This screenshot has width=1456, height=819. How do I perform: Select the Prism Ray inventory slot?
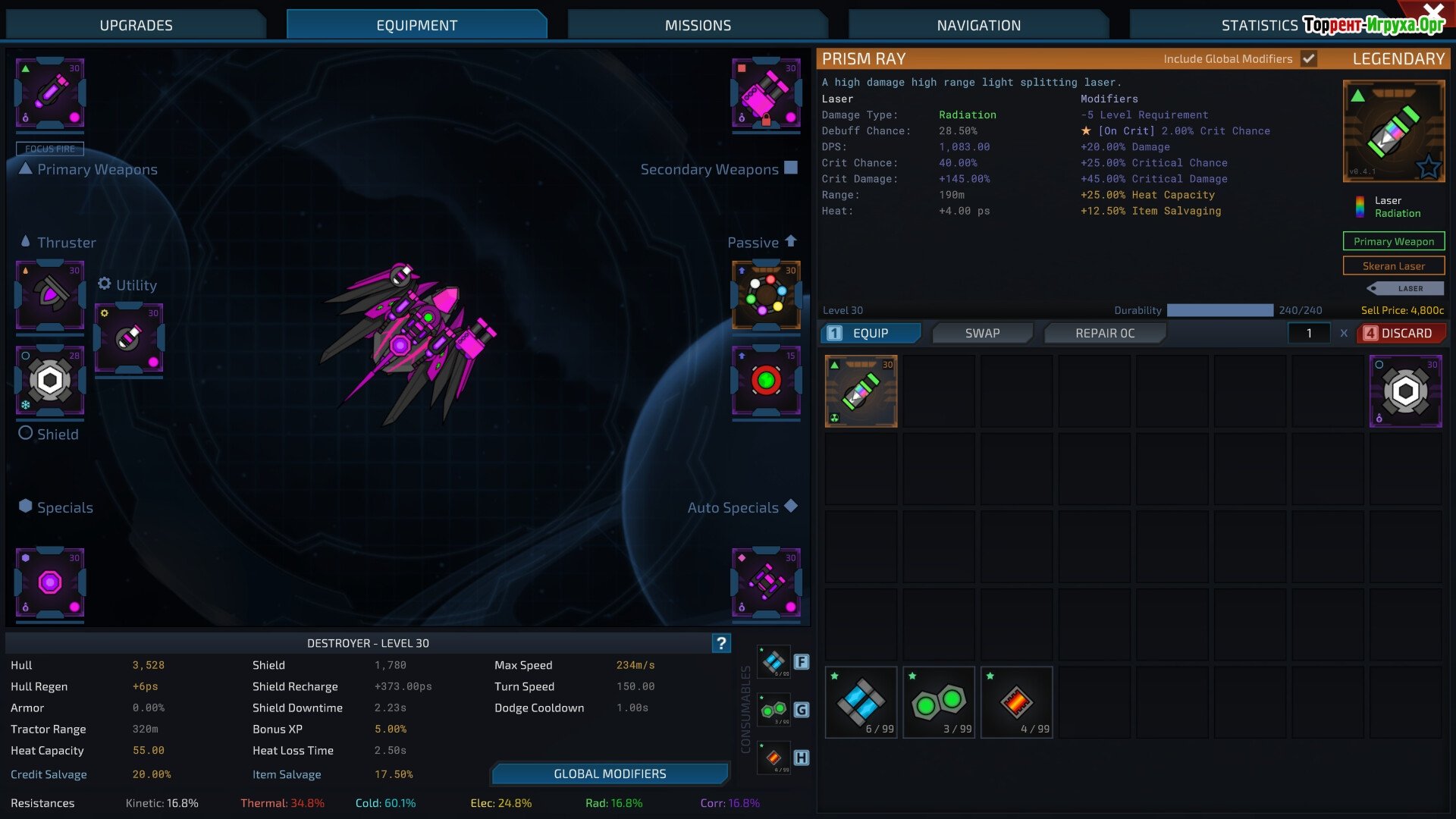click(861, 391)
